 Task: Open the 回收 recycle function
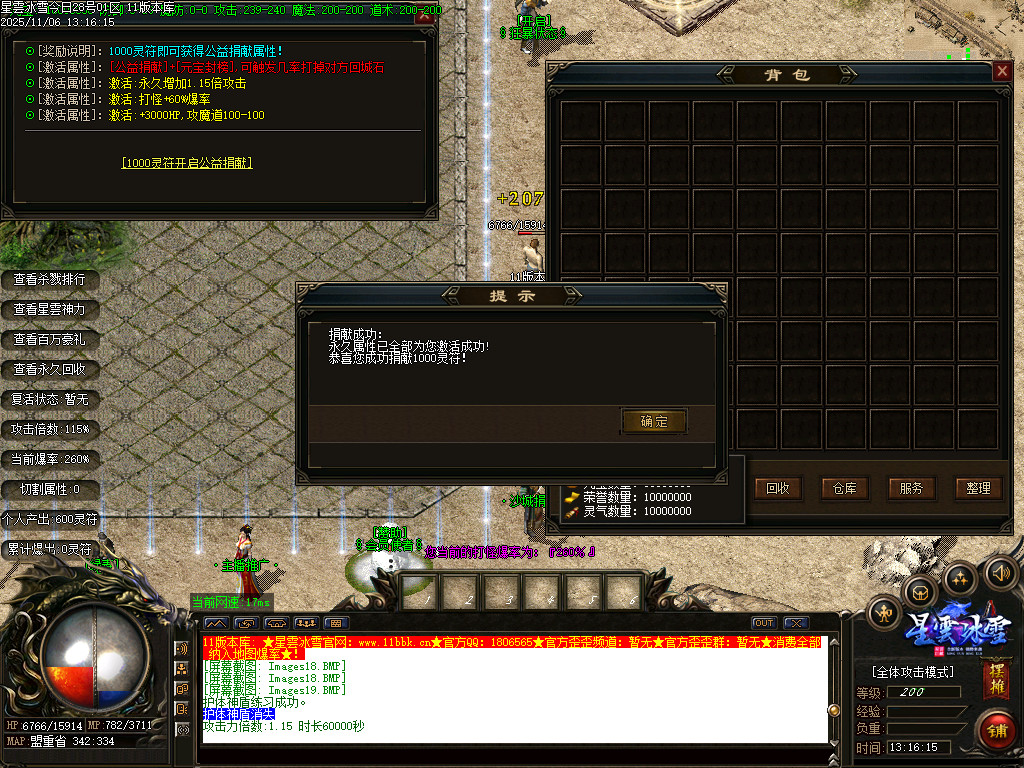[x=778, y=488]
